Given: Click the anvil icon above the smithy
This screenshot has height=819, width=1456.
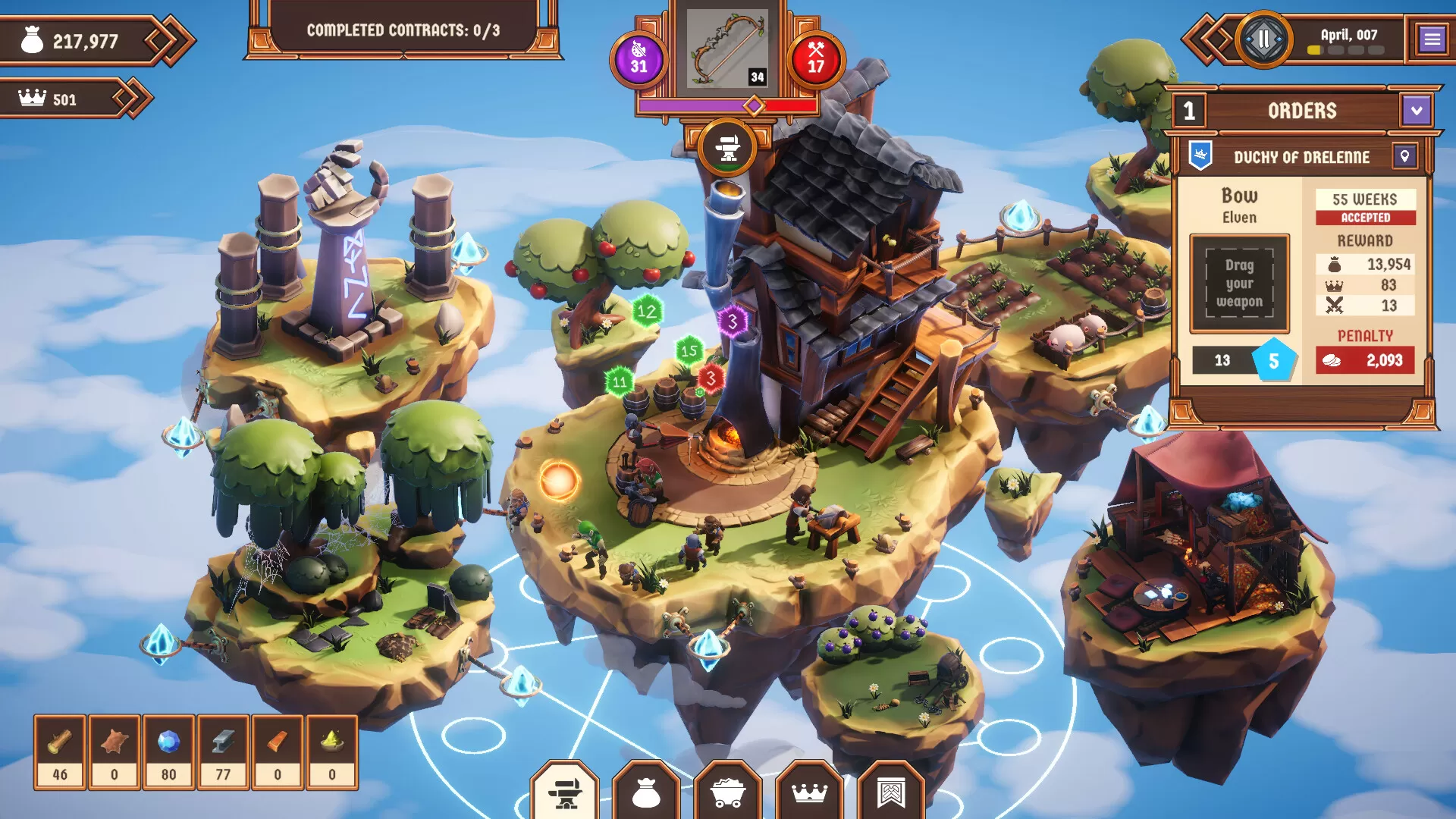Looking at the screenshot, I should (727, 148).
